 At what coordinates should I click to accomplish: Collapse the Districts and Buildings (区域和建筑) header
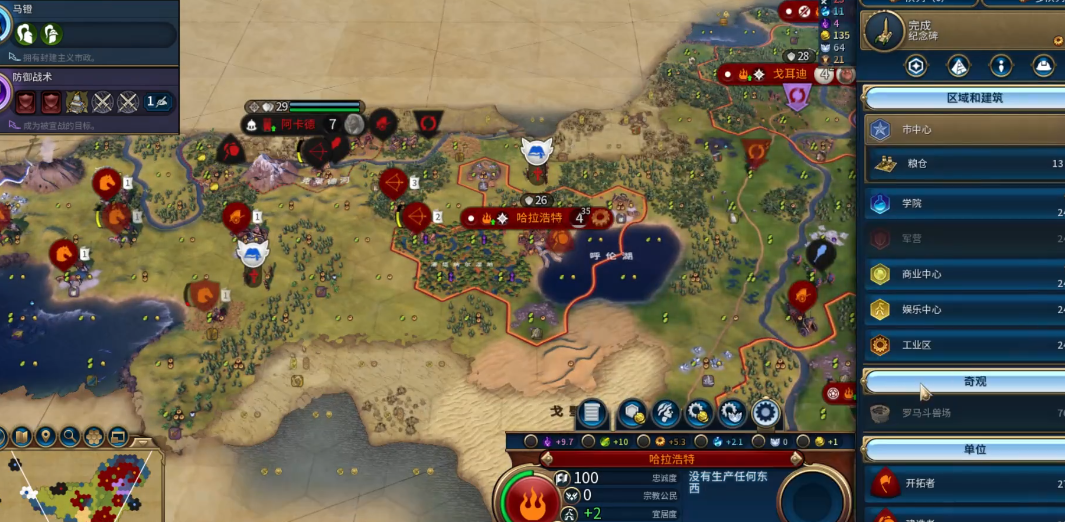pyautogui.click(x=962, y=98)
